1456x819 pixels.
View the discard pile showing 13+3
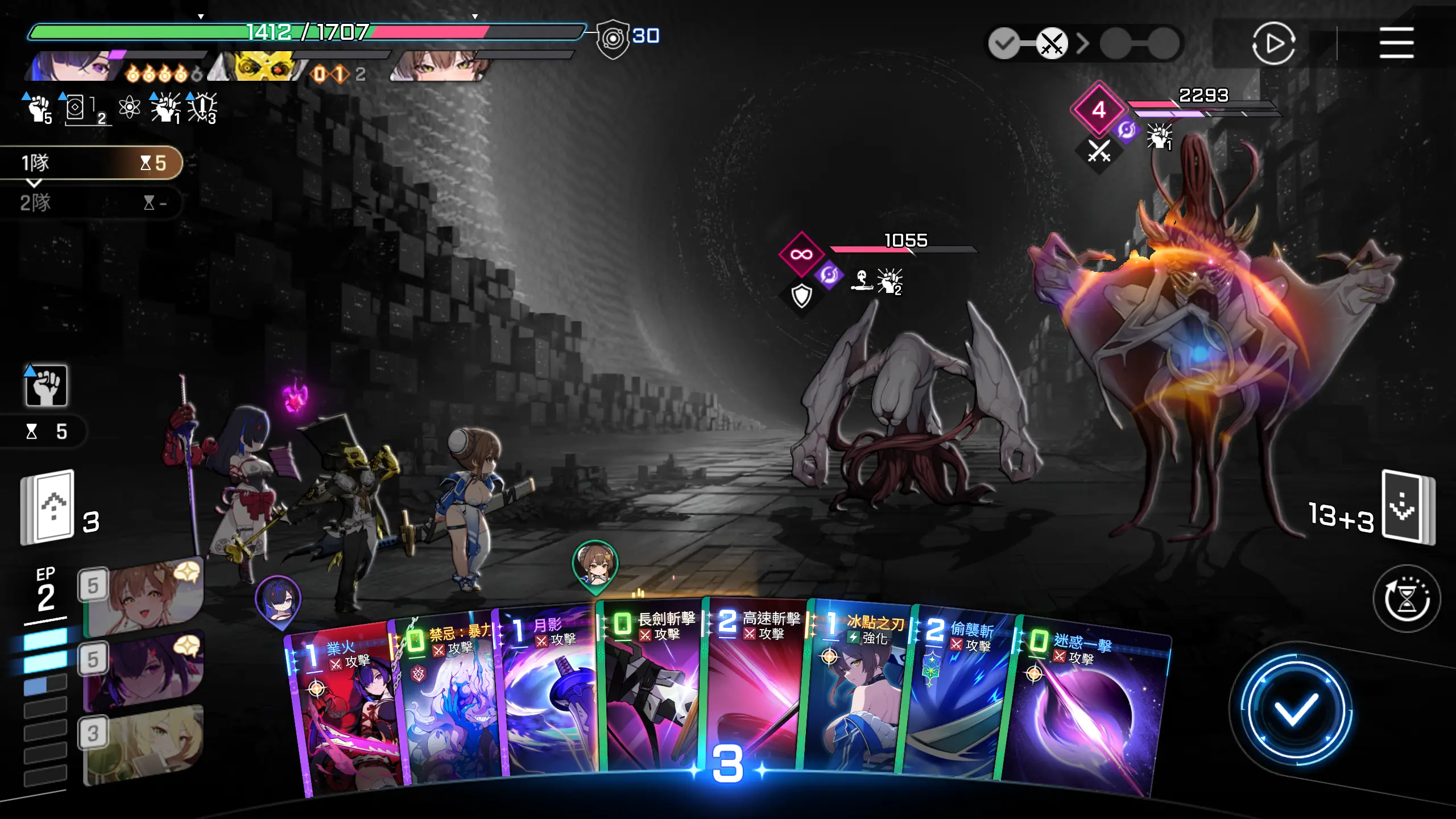point(1408,507)
